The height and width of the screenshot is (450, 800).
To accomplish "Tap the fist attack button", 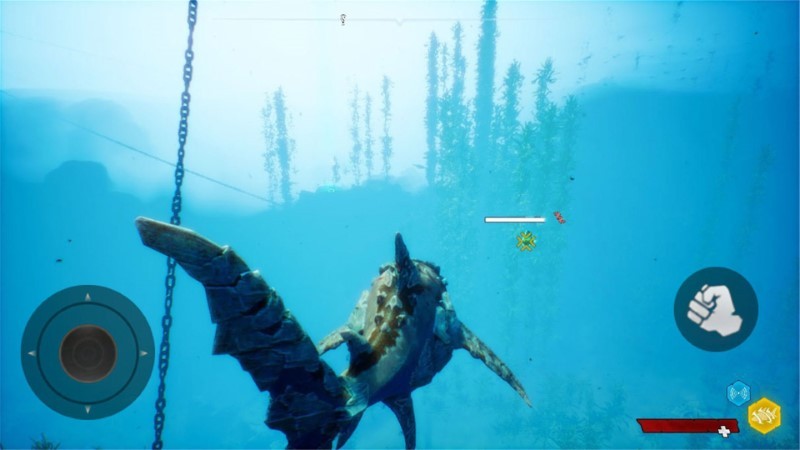I will click(x=715, y=309).
